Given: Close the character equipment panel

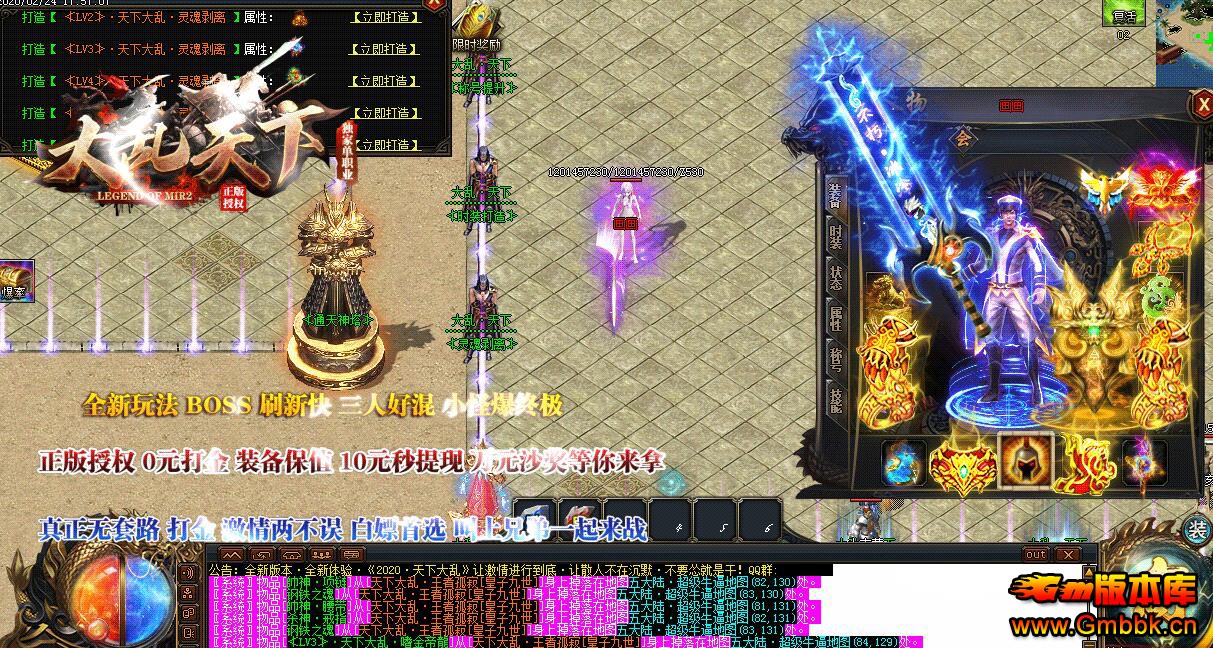Looking at the screenshot, I should point(1200,105).
